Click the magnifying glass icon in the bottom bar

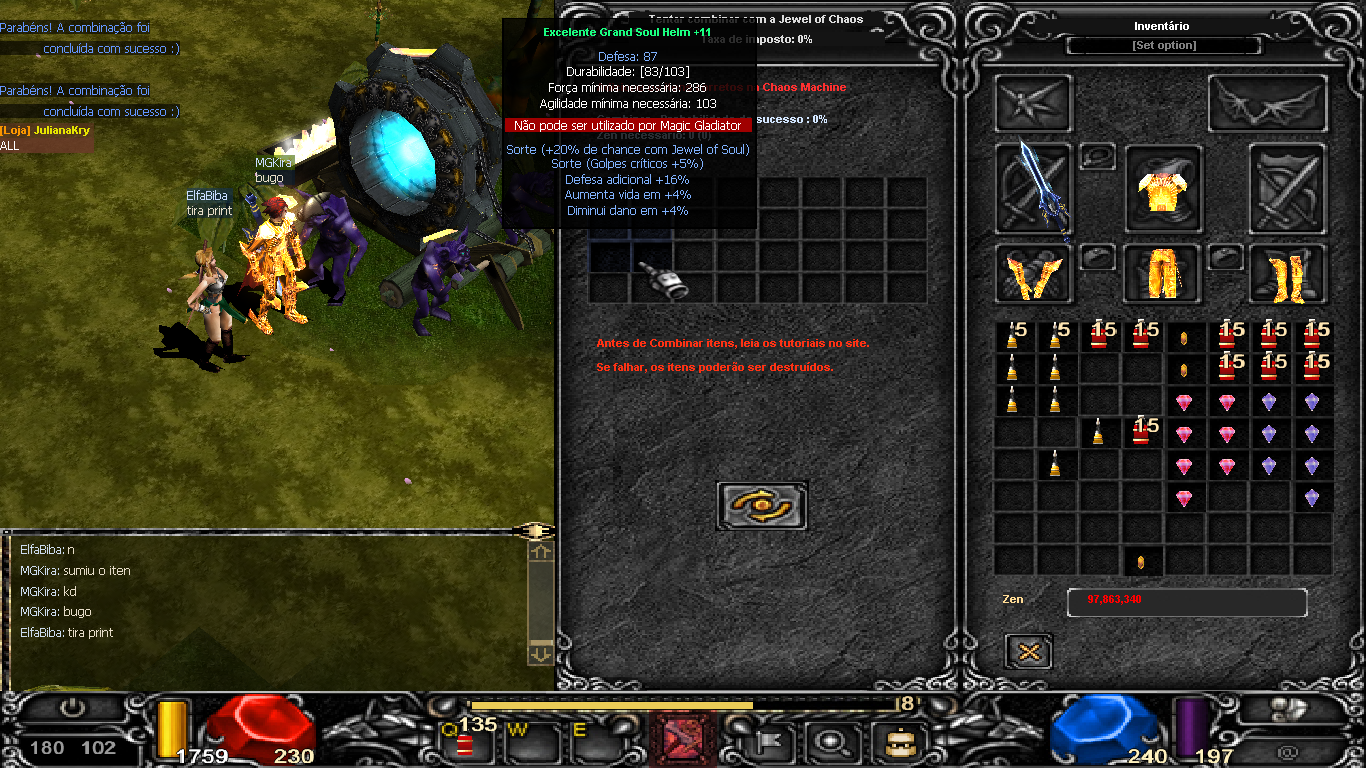pyautogui.click(x=829, y=742)
